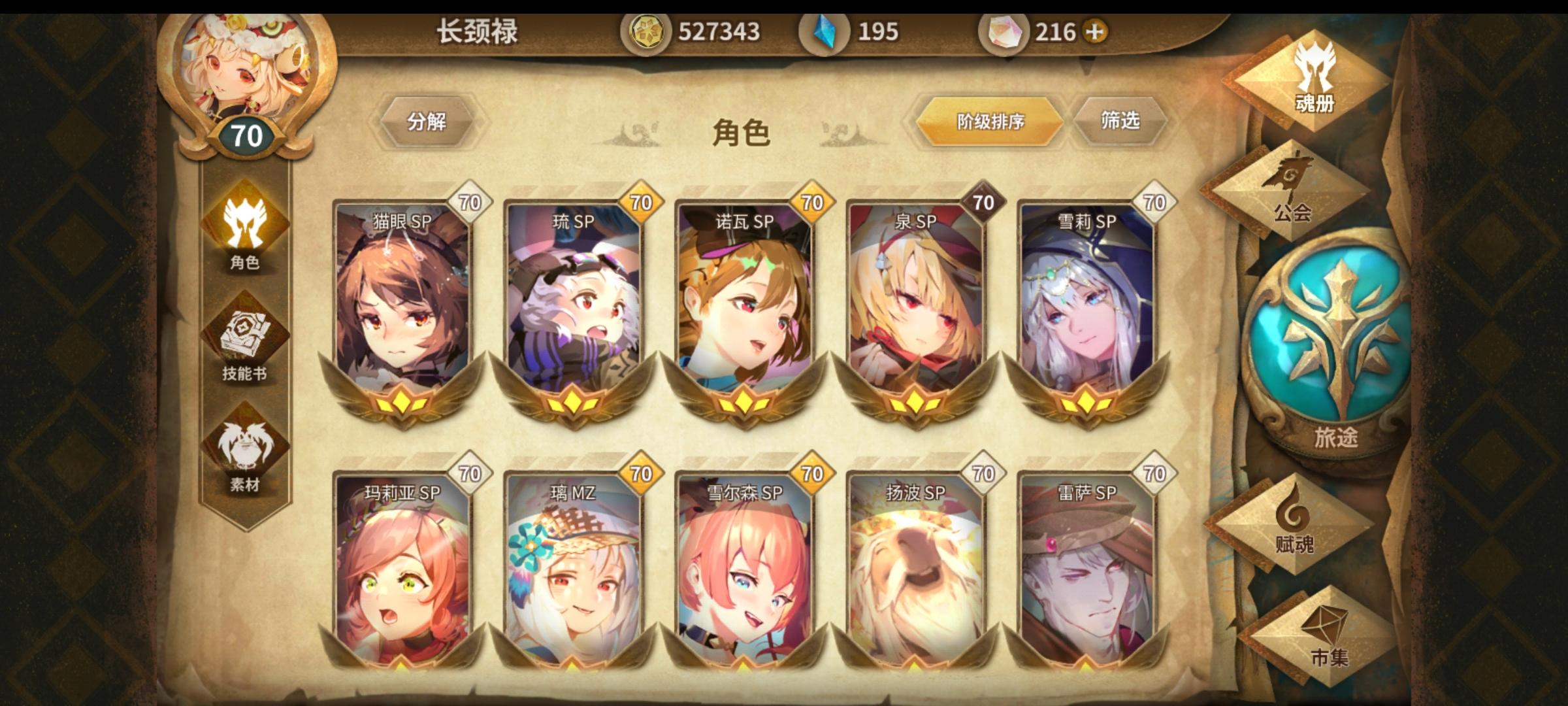Click the 分解 dismantle button
Image resolution: width=1568 pixels, height=706 pixels.
(428, 121)
